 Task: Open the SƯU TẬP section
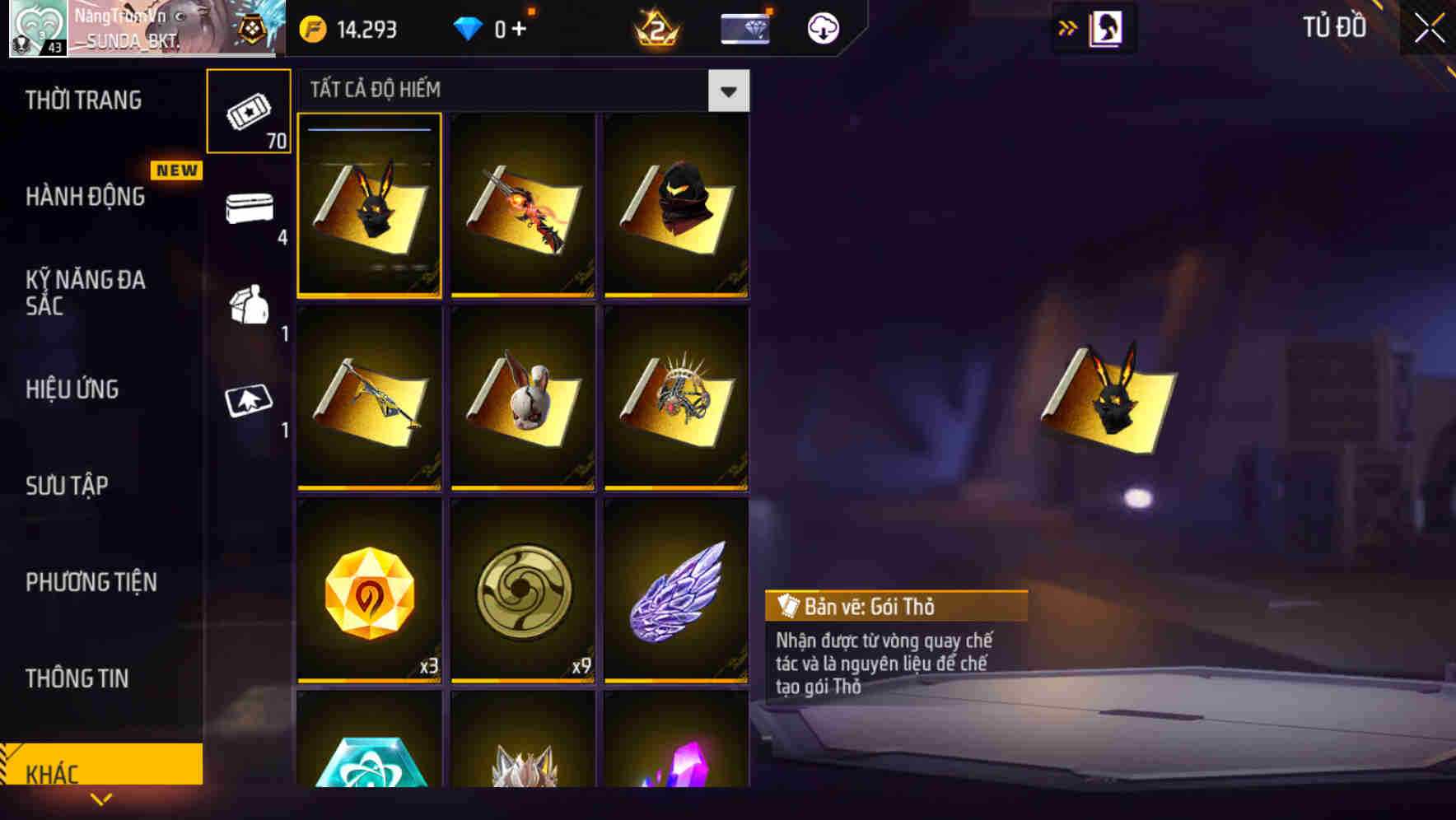click(x=68, y=487)
